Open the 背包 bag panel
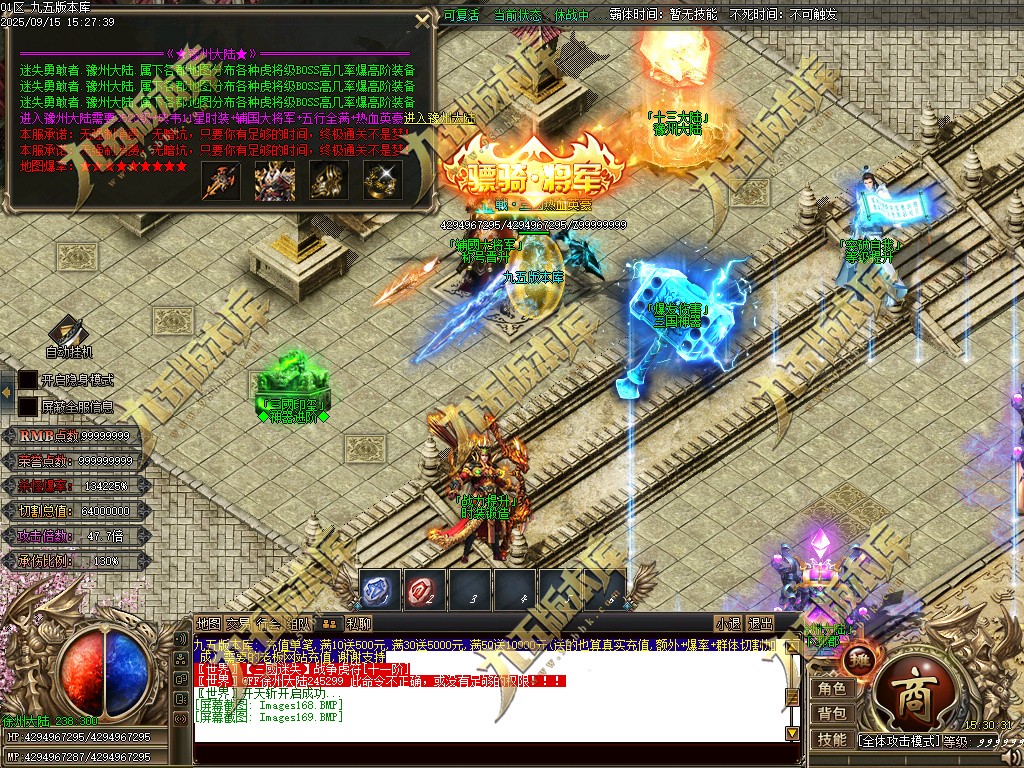This screenshot has height=768, width=1024. (832, 713)
